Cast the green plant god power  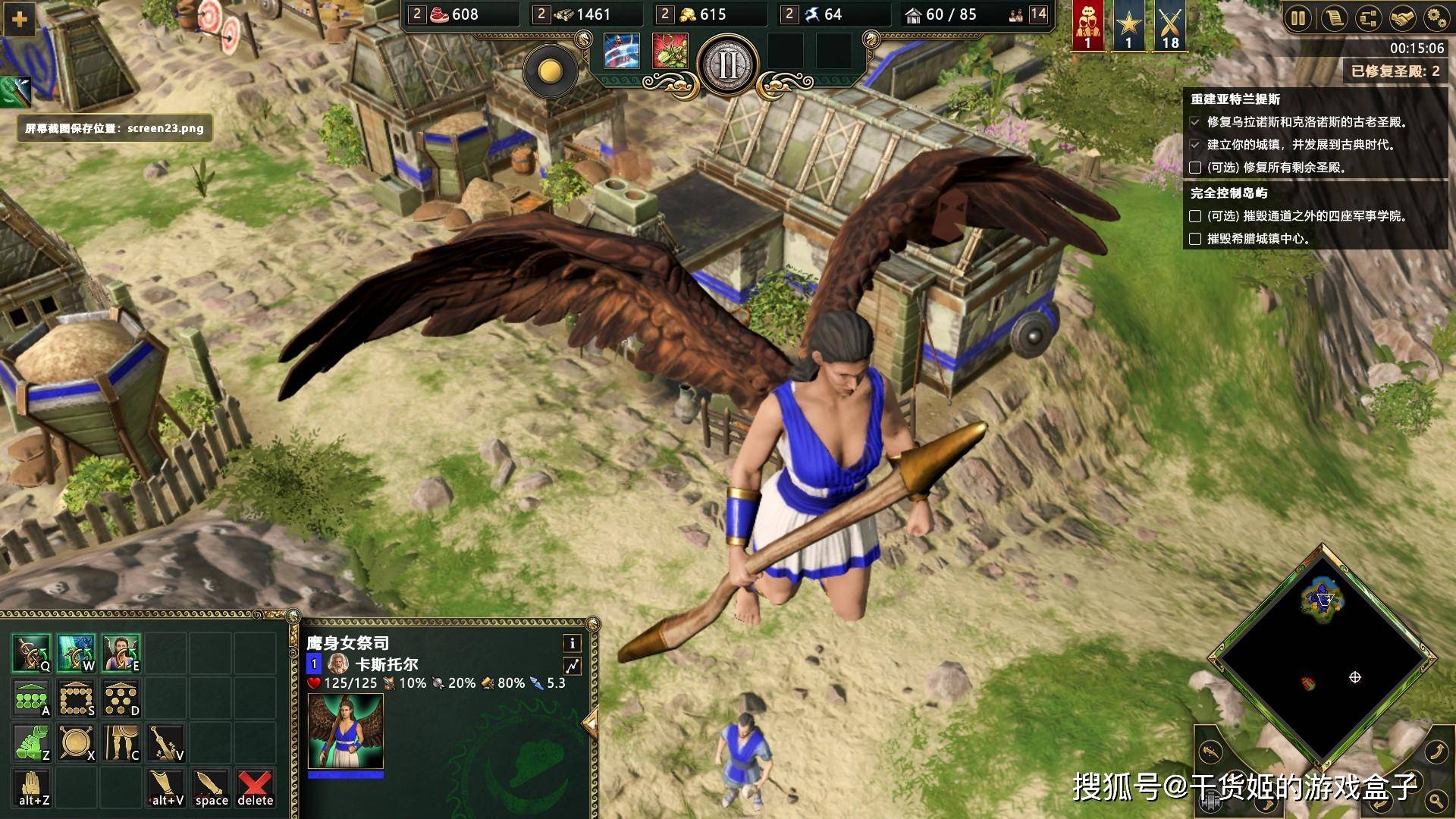point(670,52)
